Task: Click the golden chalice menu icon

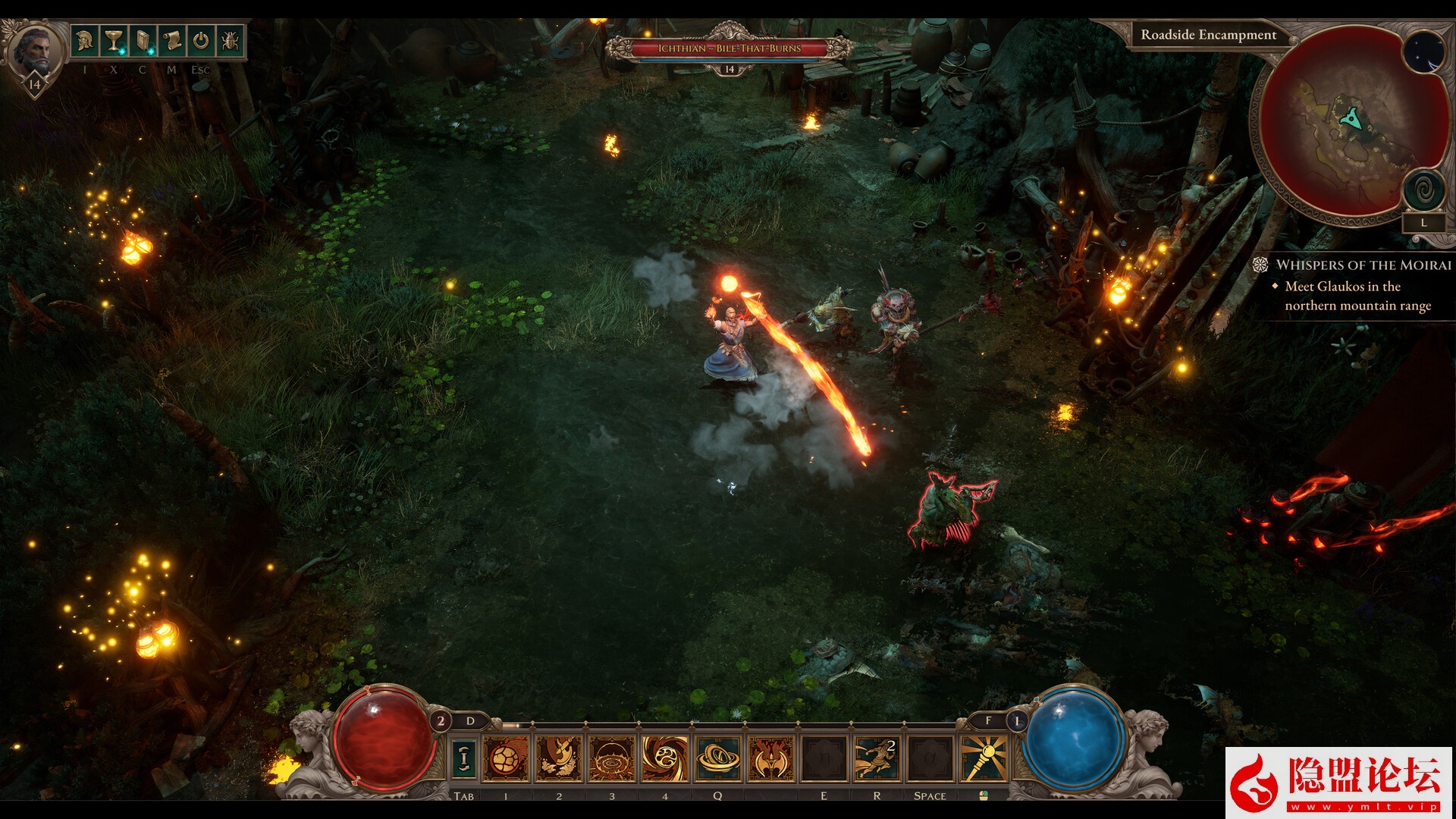Action: click(114, 40)
